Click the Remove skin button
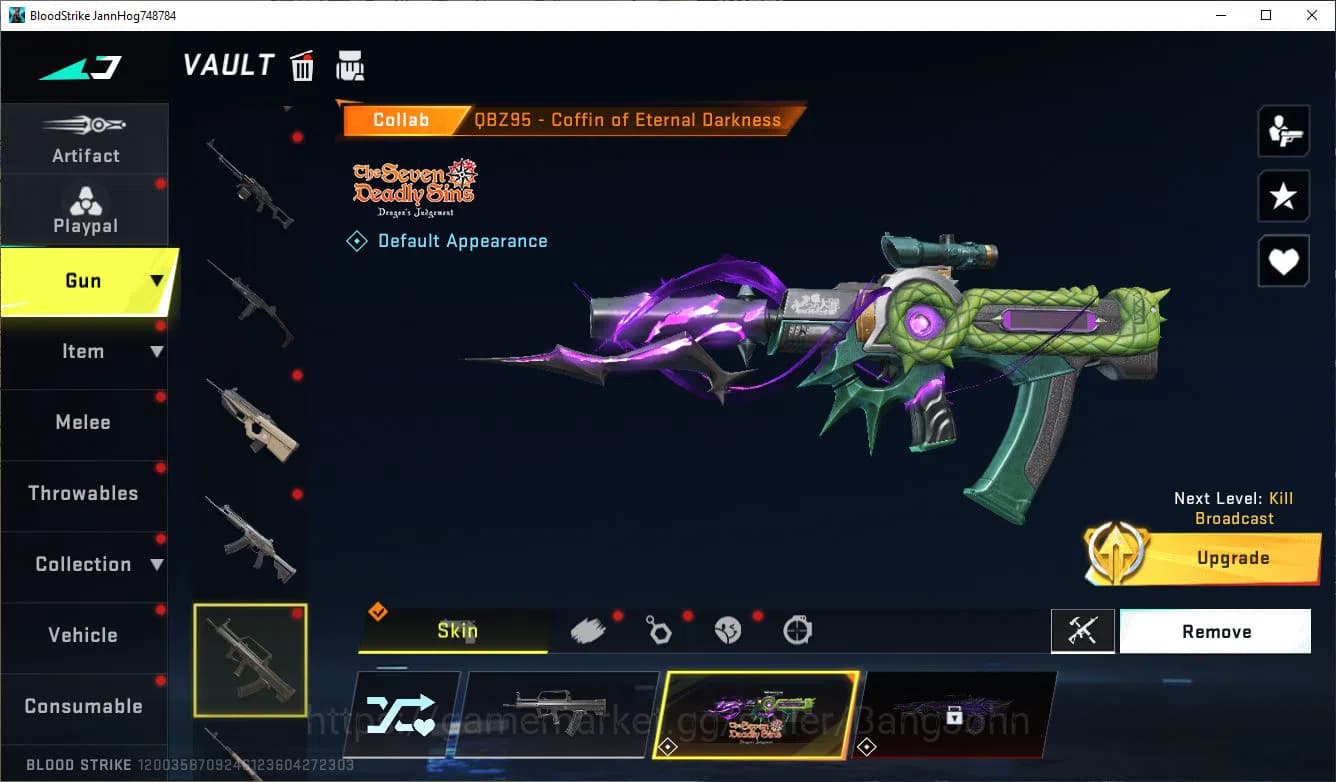The image size is (1336, 782). (1216, 631)
